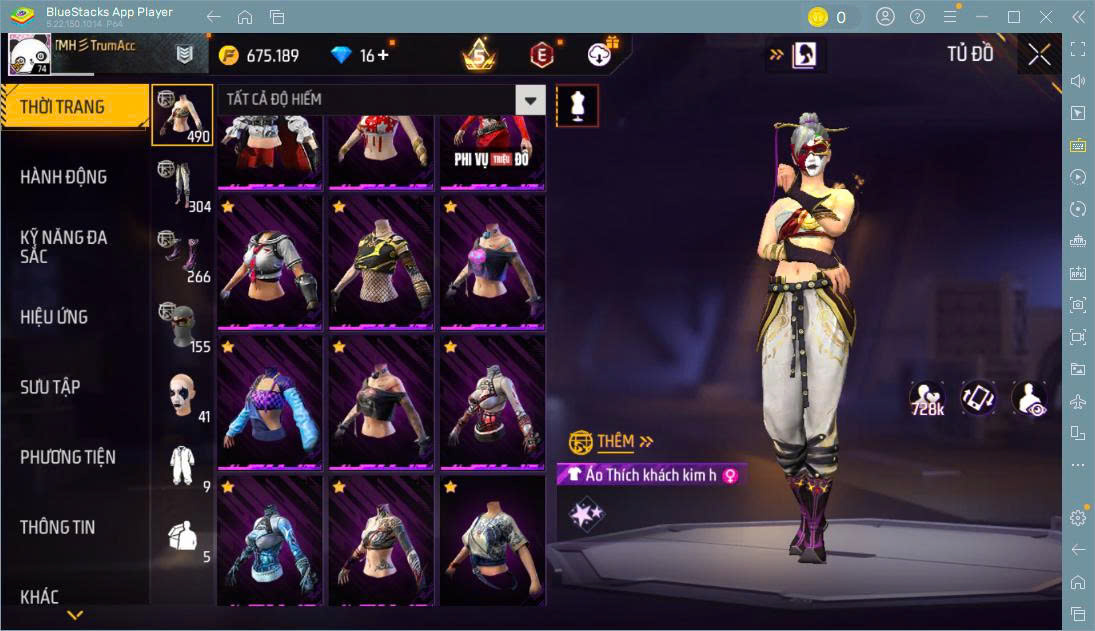Choose the PHƯƠNG TIỆN tab
Image resolution: width=1095 pixels, height=631 pixels.
(68, 457)
